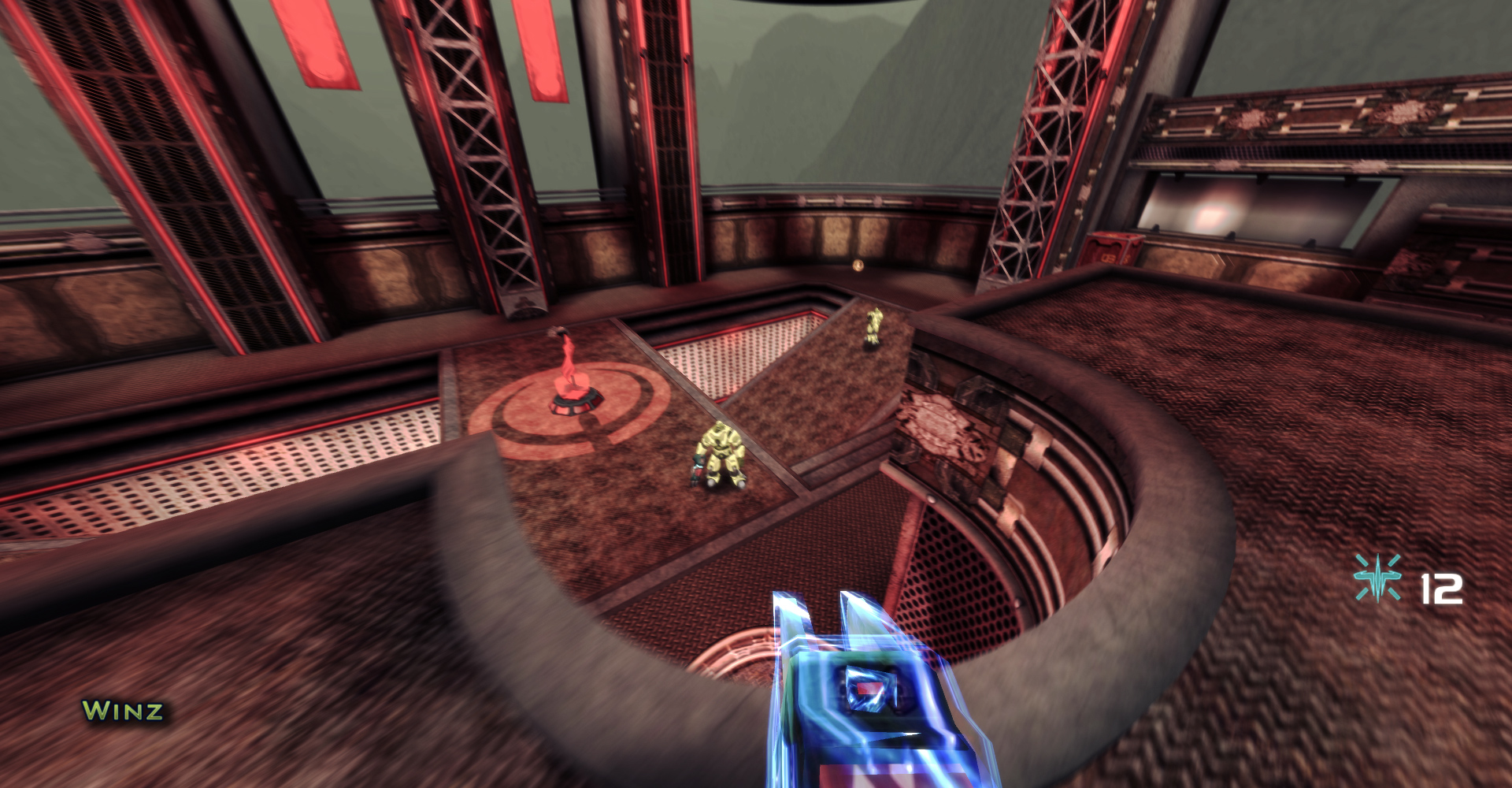Click the teal weapon ammo icon
Image resolution: width=1512 pixels, height=788 pixels.
[1377, 578]
